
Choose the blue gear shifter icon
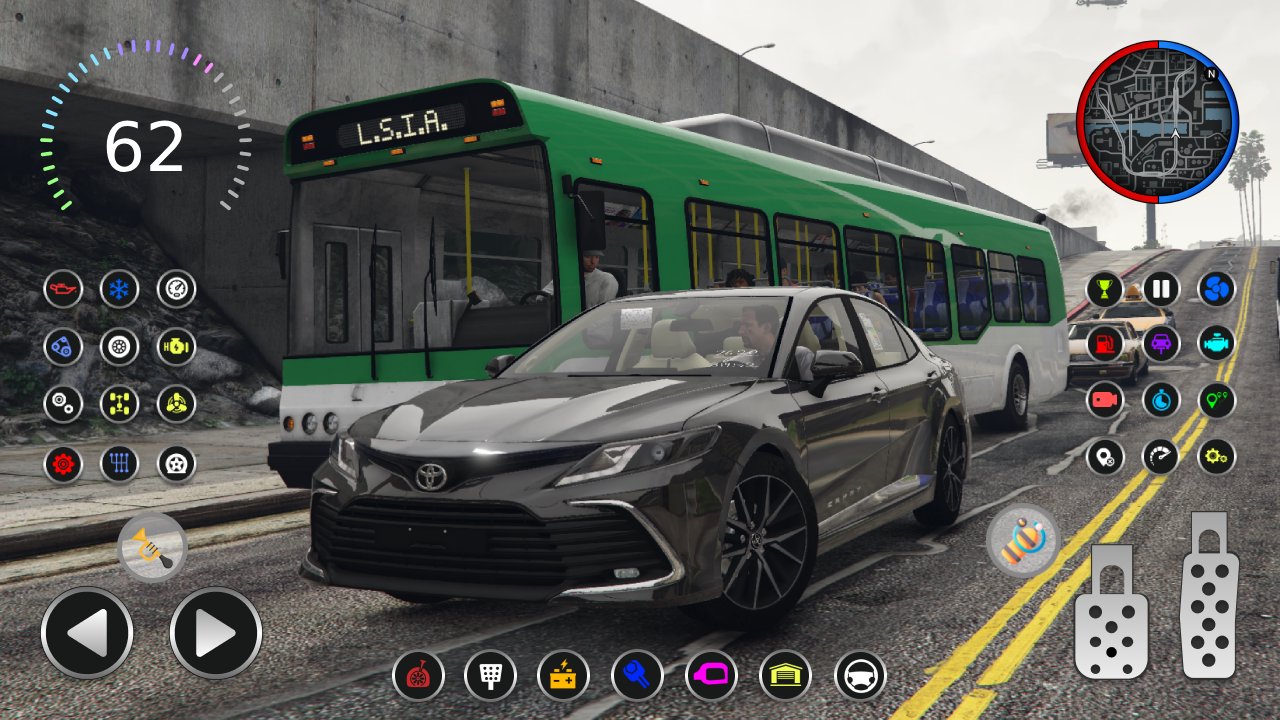click(120, 464)
